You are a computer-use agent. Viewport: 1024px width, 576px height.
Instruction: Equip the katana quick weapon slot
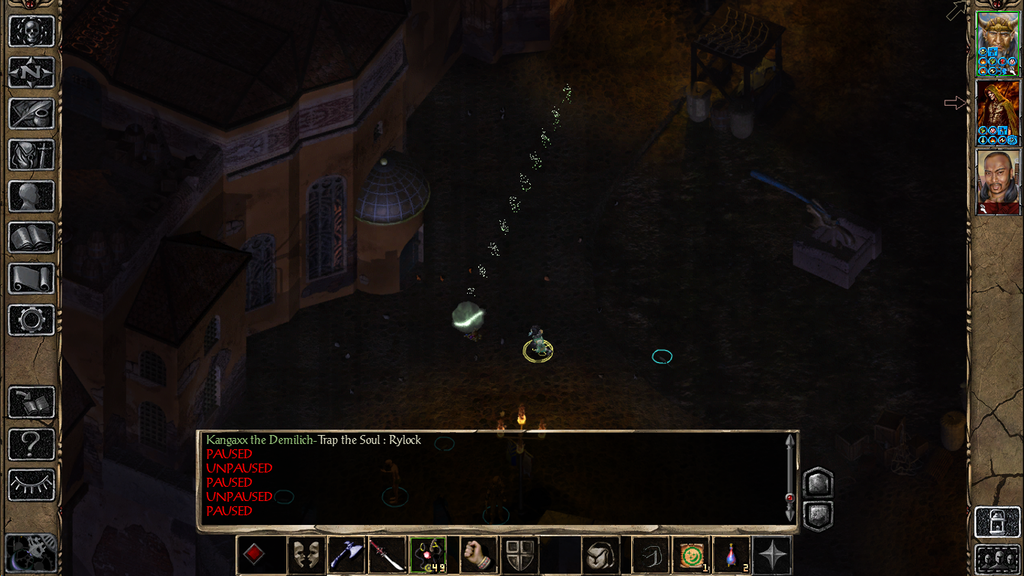click(x=387, y=555)
